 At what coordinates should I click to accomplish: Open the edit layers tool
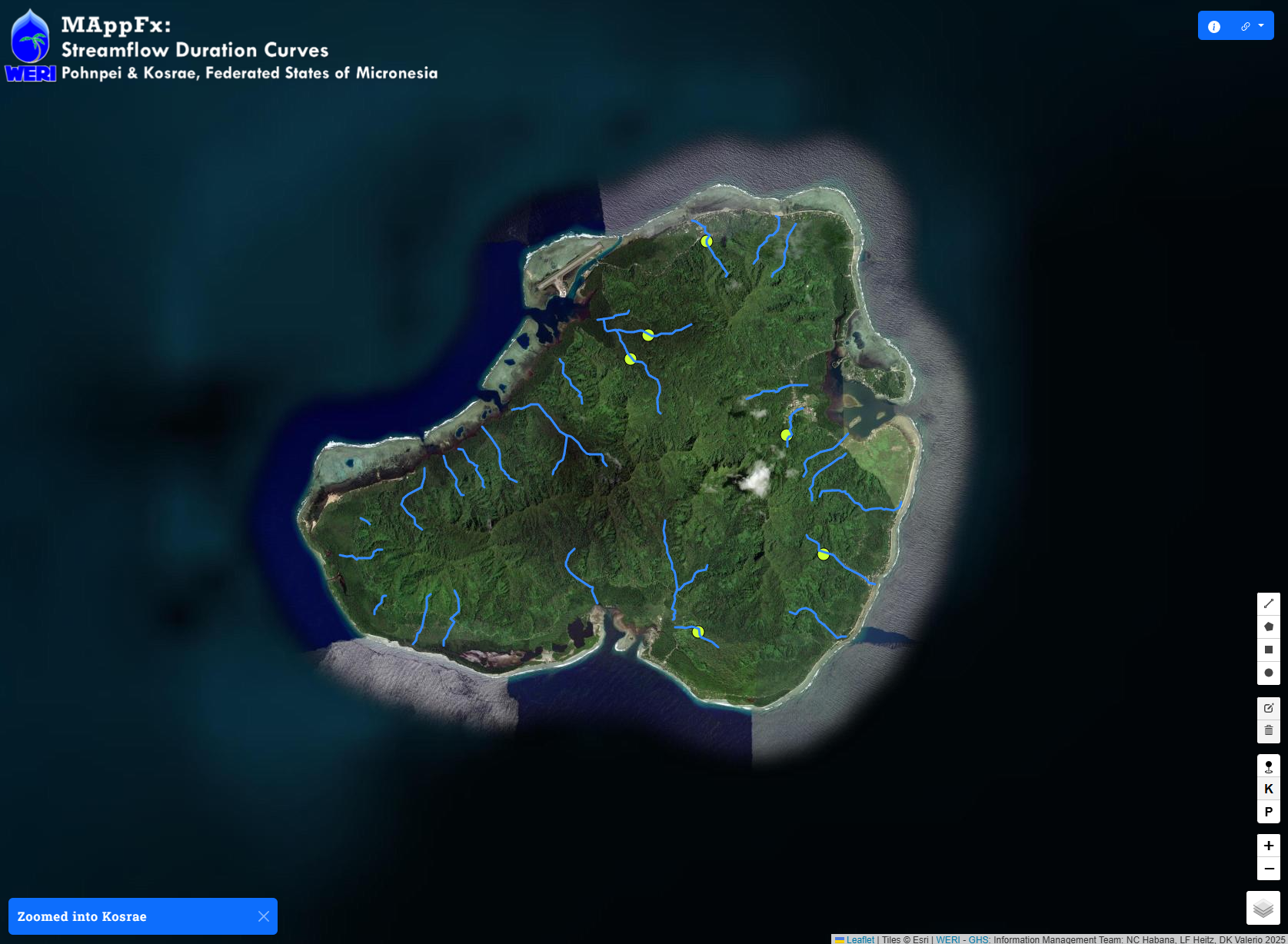pyautogui.click(x=1268, y=708)
